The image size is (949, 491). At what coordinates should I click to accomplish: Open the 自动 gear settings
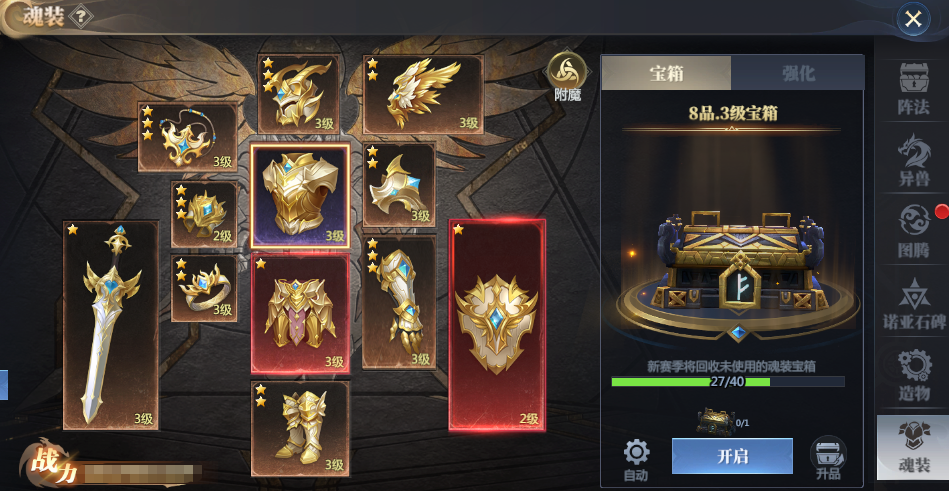pyautogui.click(x=636, y=458)
